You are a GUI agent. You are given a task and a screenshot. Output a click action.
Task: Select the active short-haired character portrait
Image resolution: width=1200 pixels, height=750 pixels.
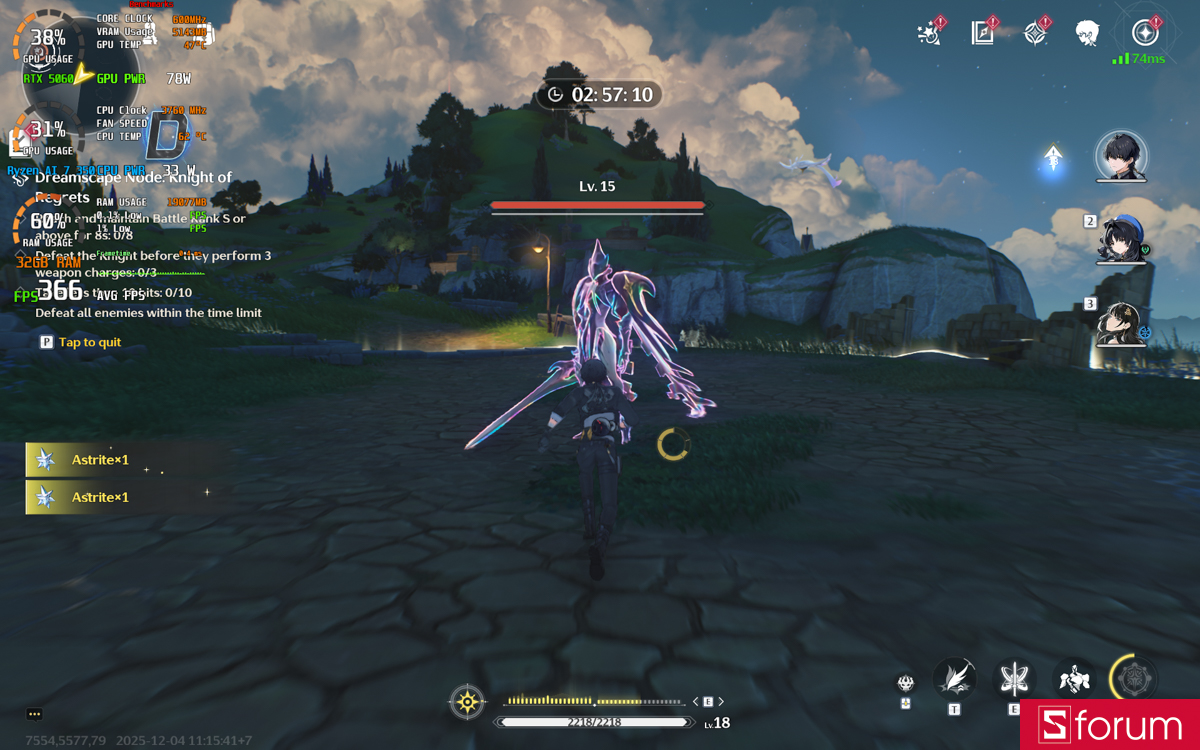(x=1121, y=156)
